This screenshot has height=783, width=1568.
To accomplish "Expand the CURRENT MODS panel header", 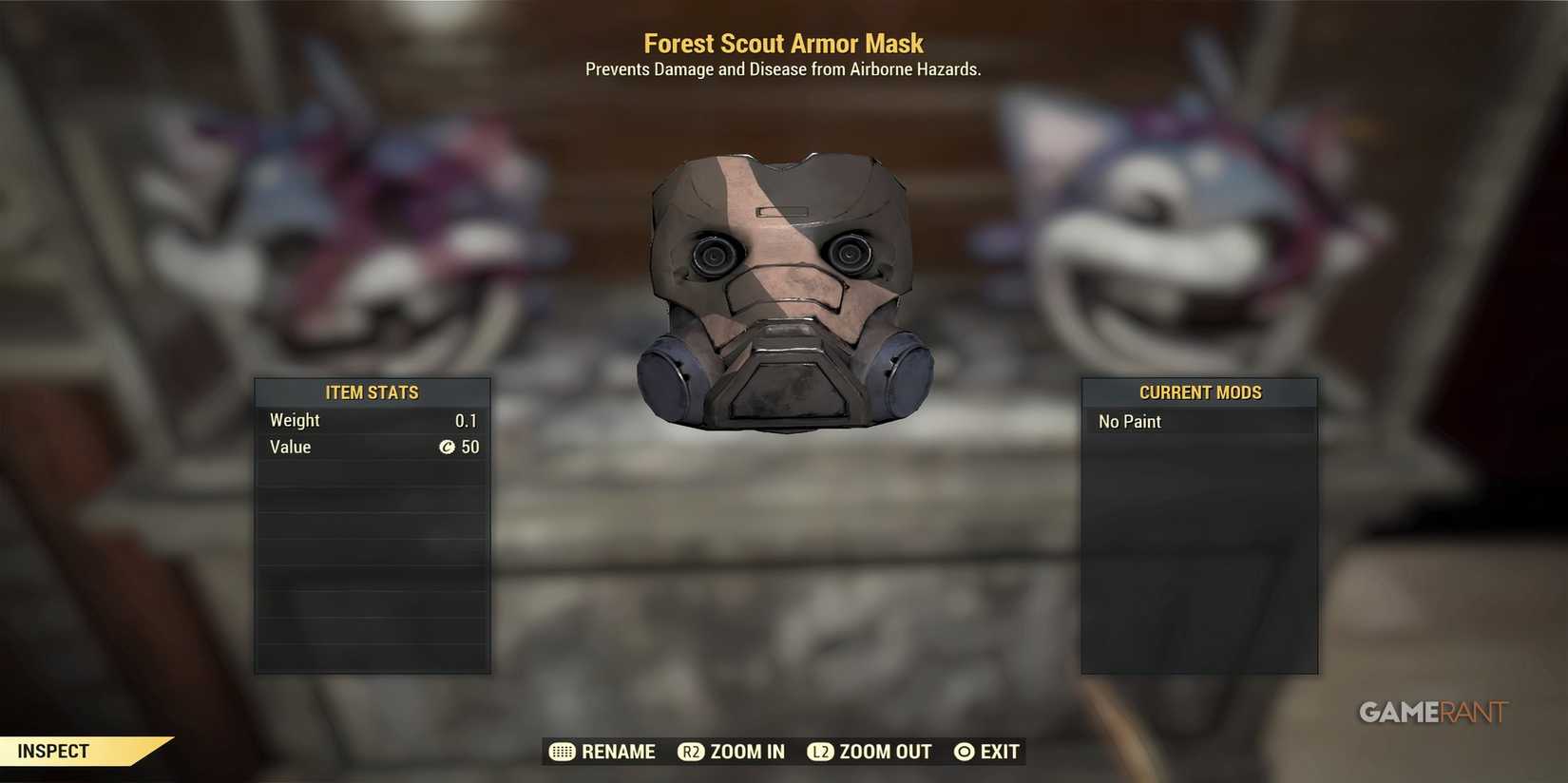I will pos(1199,391).
